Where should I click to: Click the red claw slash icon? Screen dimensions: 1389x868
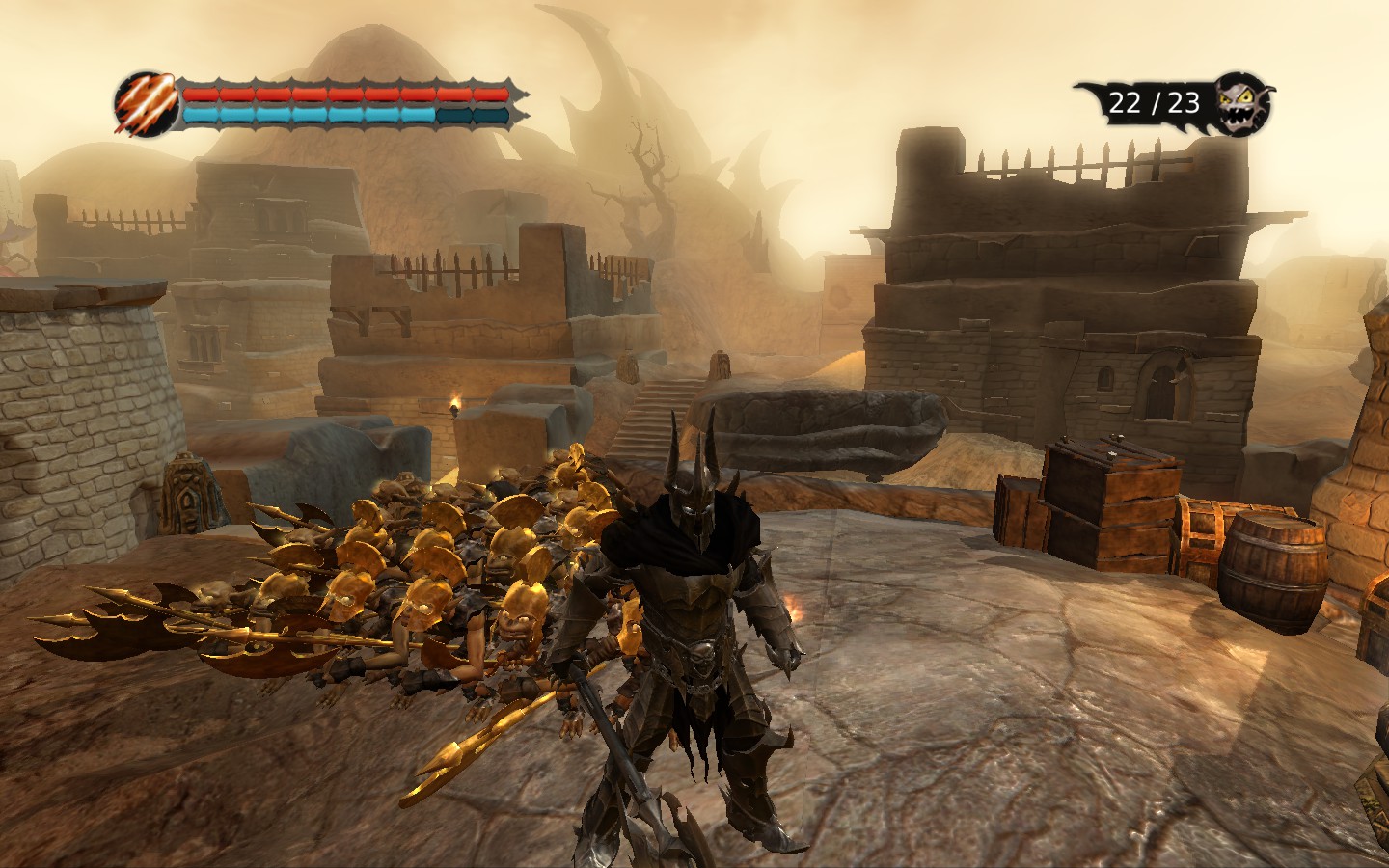coord(146,102)
